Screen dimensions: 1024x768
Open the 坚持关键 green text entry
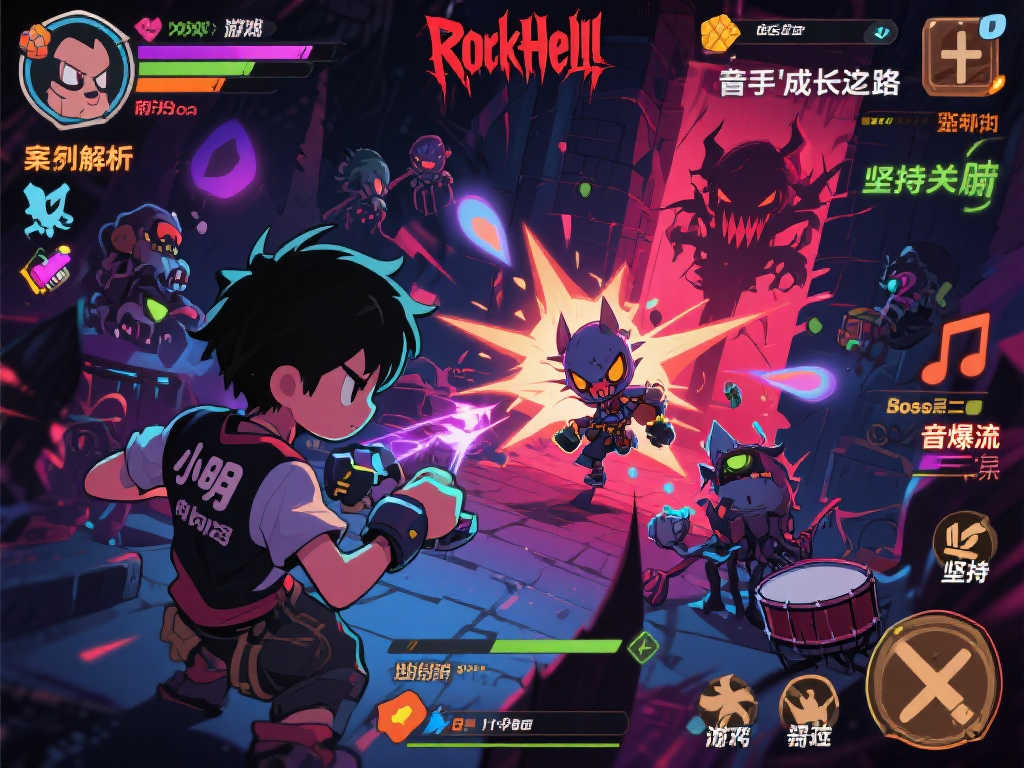click(930, 181)
